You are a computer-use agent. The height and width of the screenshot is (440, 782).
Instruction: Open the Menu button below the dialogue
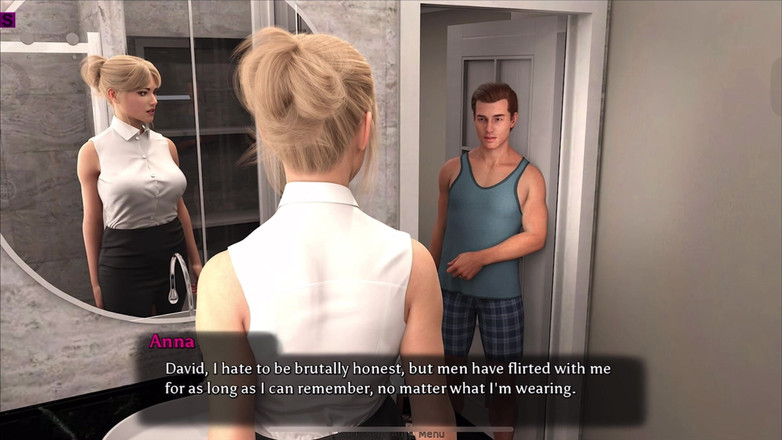point(430,434)
